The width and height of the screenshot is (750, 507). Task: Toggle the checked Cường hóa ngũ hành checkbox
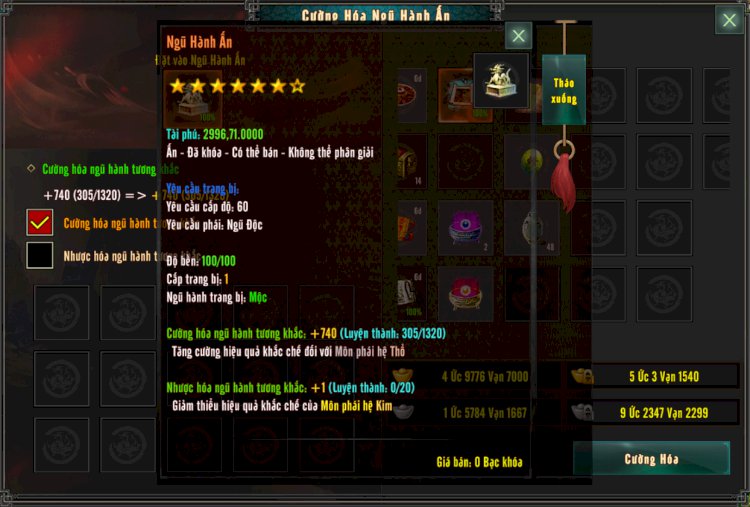click(x=40, y=222)
